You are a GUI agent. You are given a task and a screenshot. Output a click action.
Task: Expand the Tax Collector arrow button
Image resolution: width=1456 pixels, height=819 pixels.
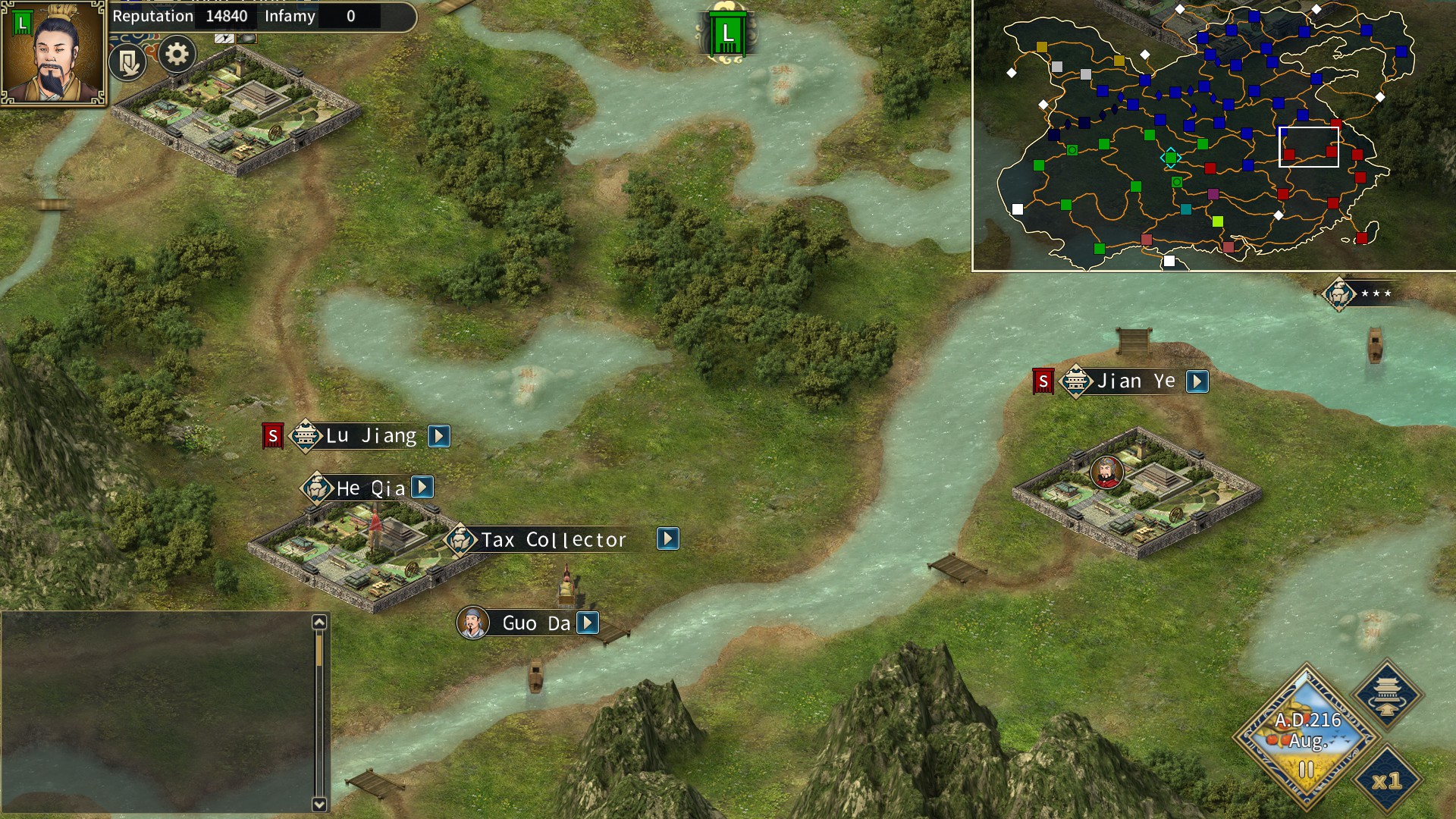point(667,539)
